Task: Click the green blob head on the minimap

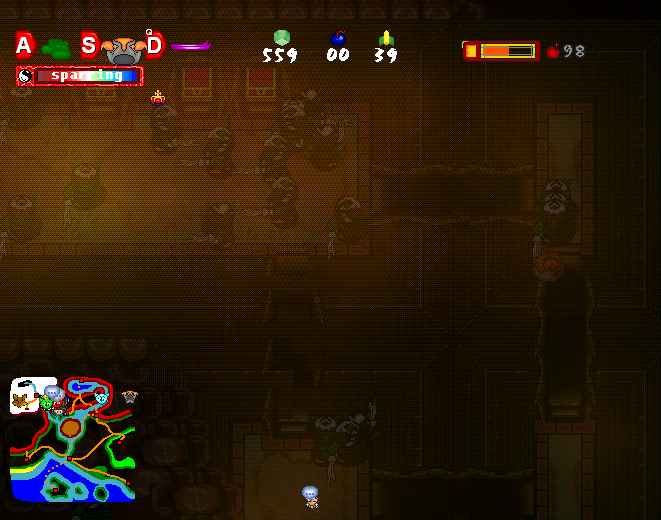Action: [x=46, y=403]
